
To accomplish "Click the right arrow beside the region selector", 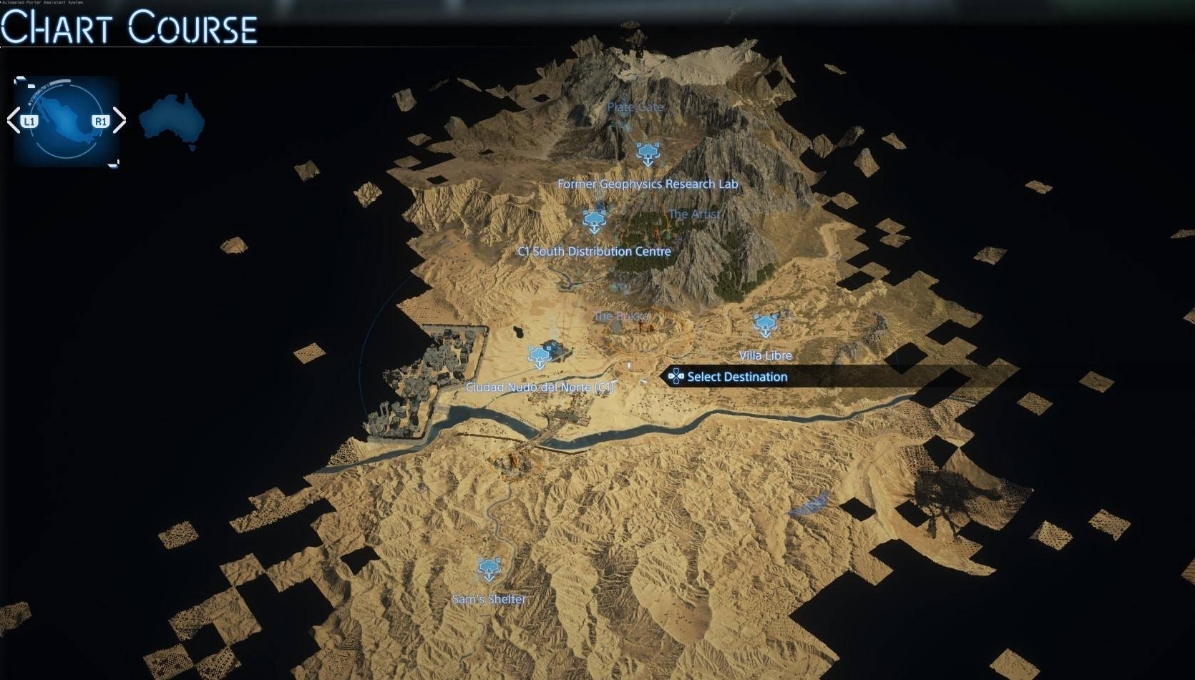I will click(x=119, y=121).
